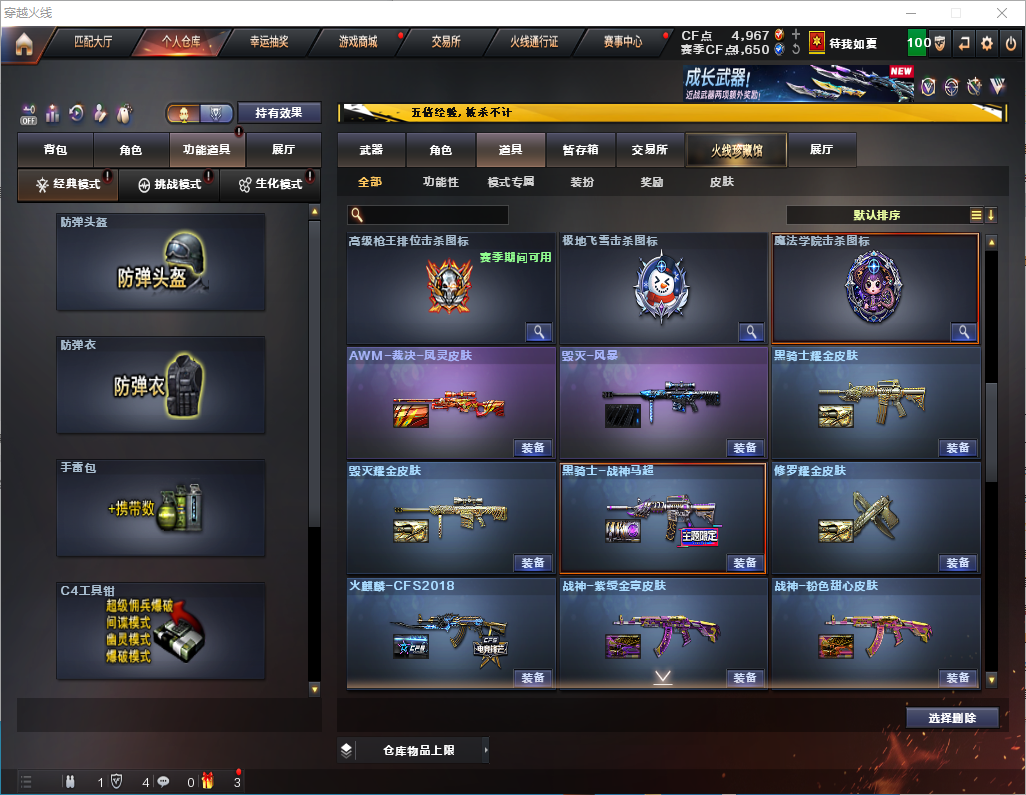Open the 游戏商城 game shop
Viewport: 1026px width, 795px height.
pyautogui.click(x=358, y=43)
